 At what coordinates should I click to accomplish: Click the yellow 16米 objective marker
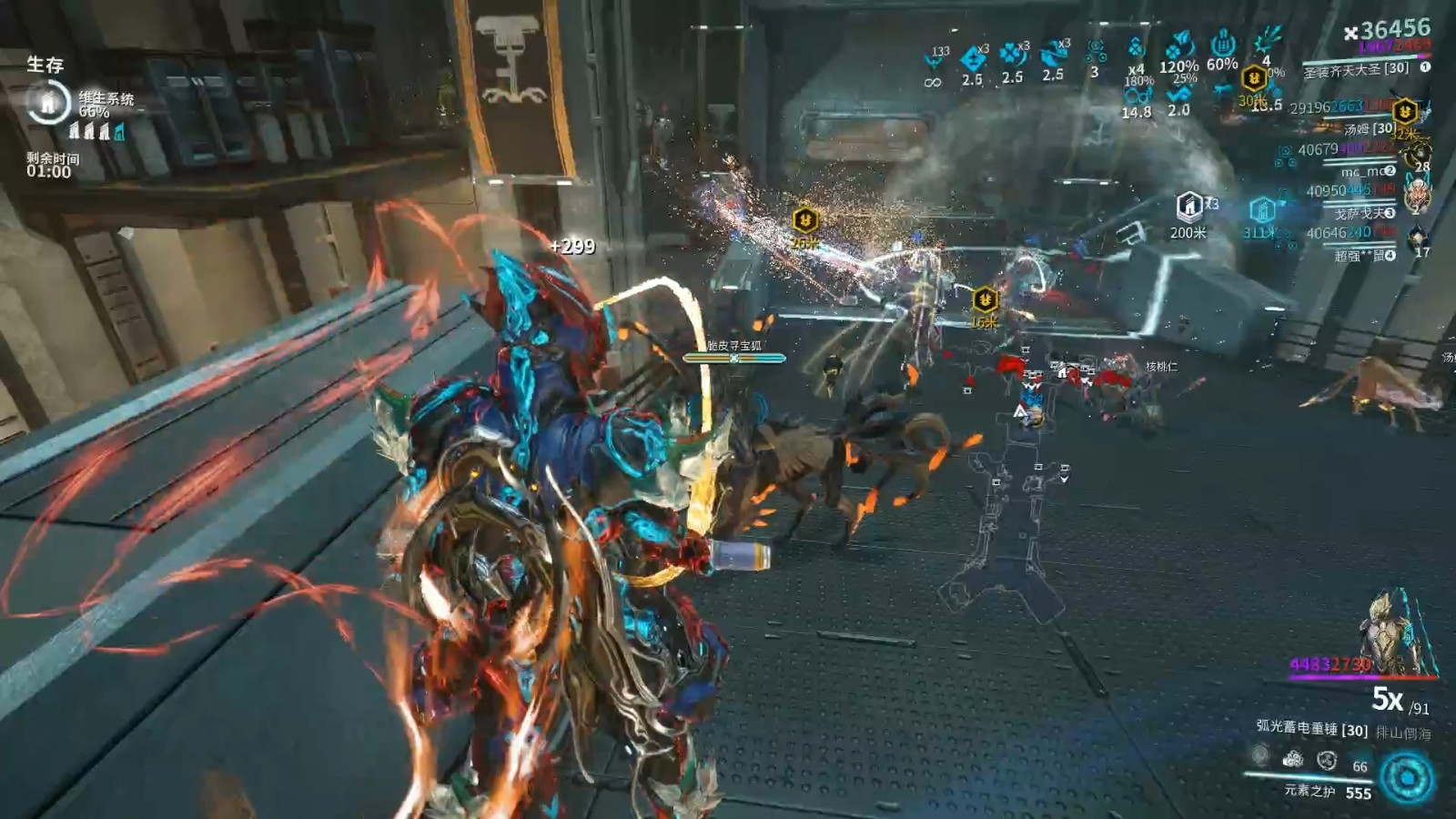(x=985, y=299)
